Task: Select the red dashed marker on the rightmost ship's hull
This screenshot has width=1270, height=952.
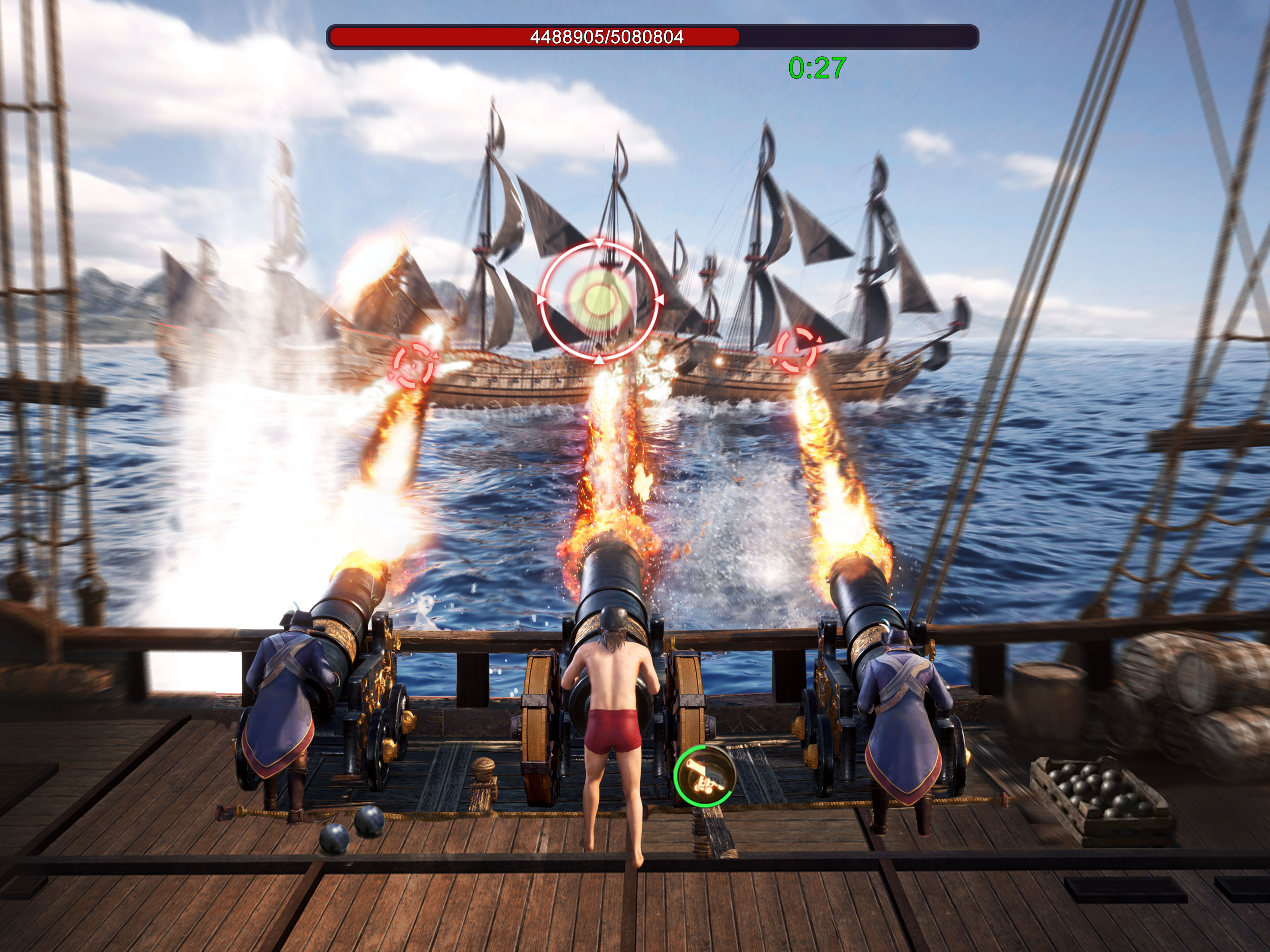Action: [796, 349]
